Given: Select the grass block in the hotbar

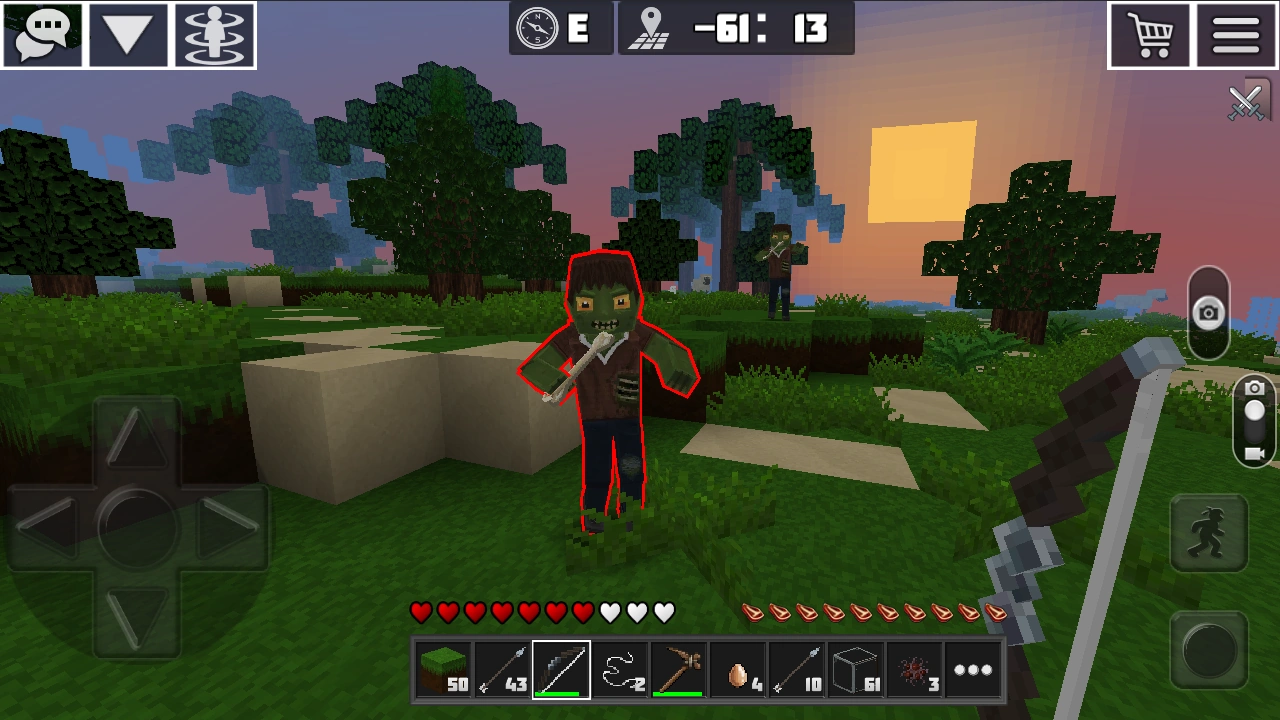Looking at the screenshot, I should coord(443,669).
